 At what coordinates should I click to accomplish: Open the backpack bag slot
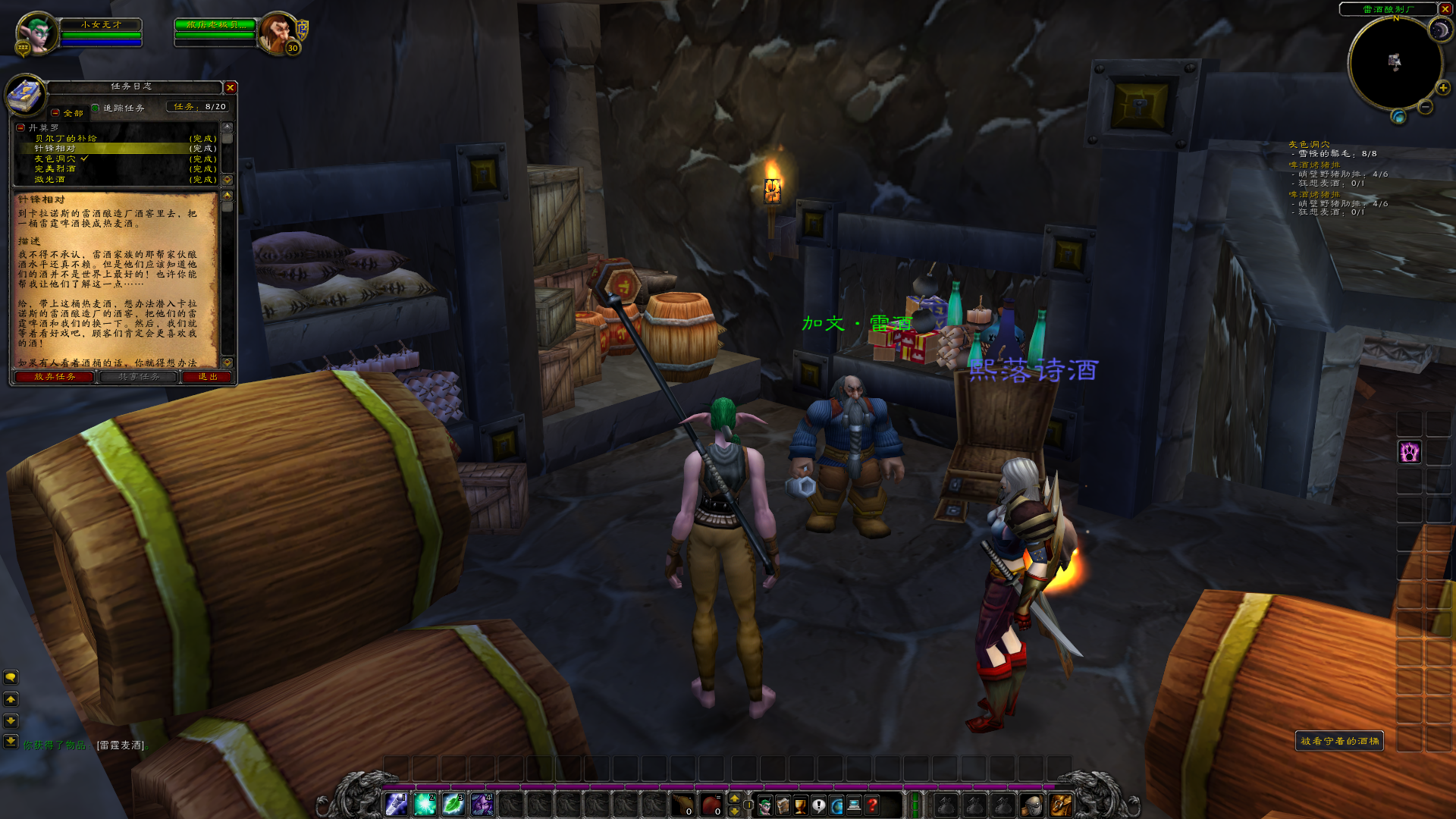click(1060, 805)
